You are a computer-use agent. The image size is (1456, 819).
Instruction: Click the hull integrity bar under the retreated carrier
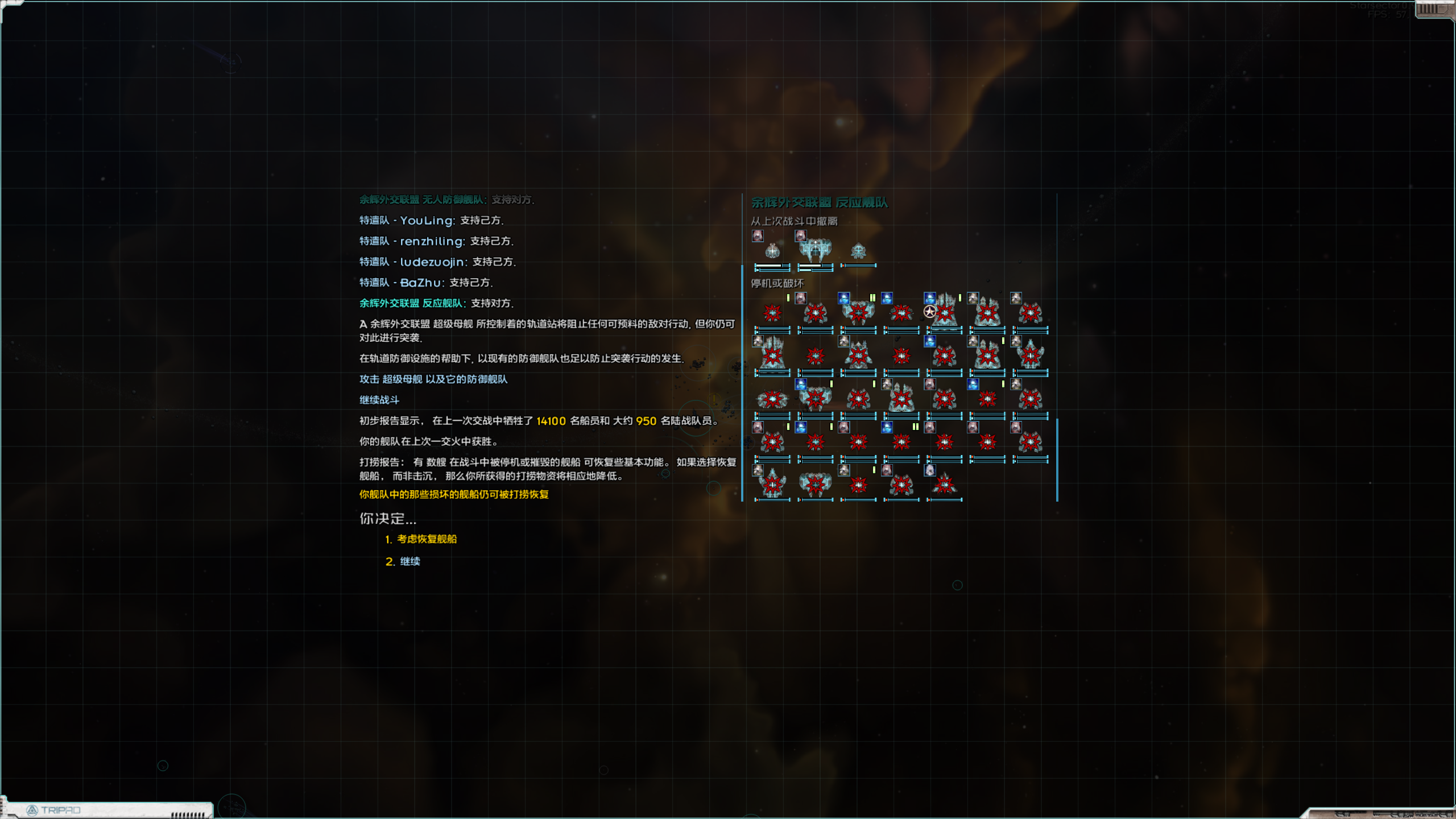tap(814, 266)
